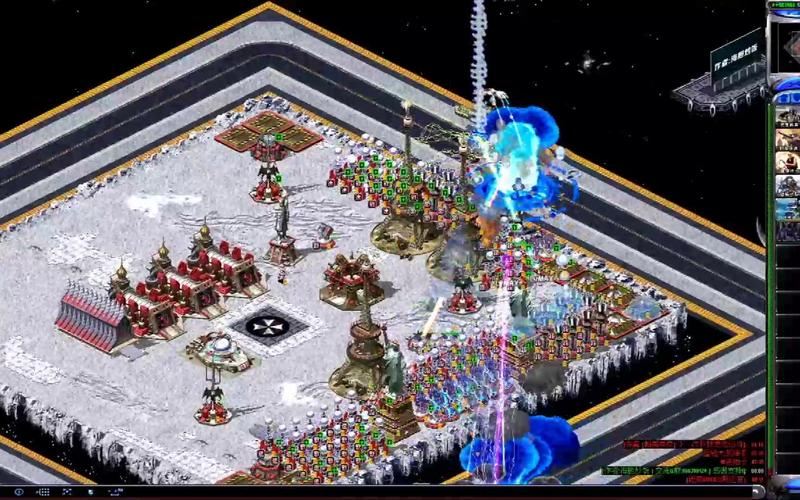Click the circular eye icon on the command bar
The width and height of the screenshot is (800, 500).
point(18,493)
